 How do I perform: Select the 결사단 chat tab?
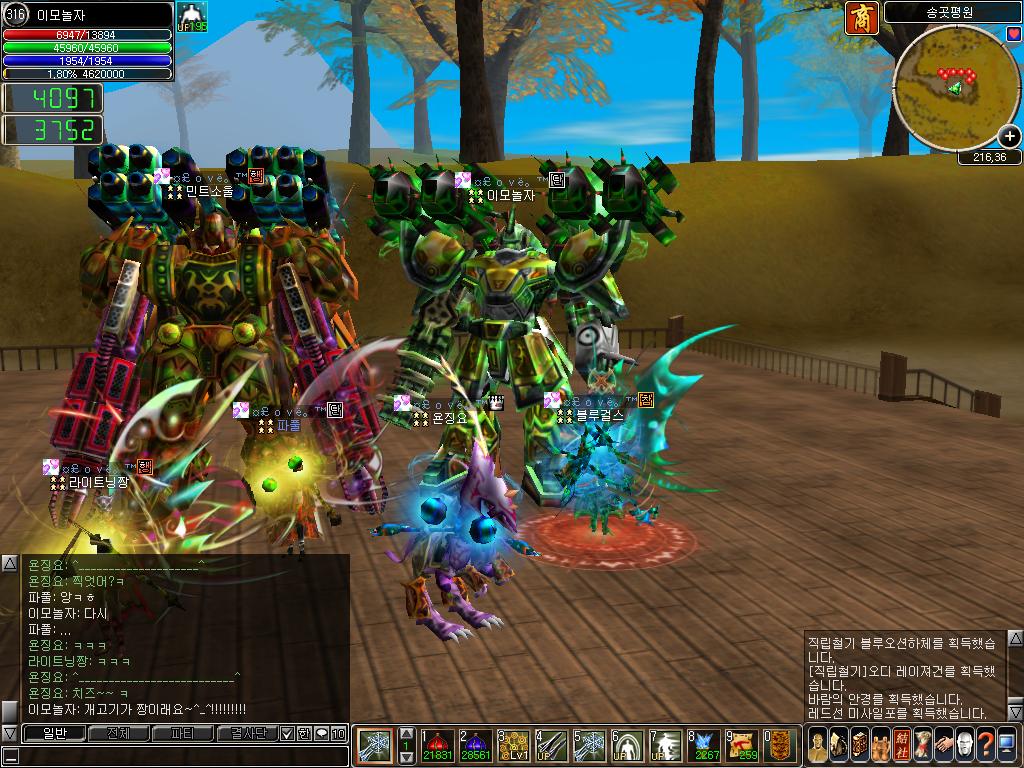point(246,733)
